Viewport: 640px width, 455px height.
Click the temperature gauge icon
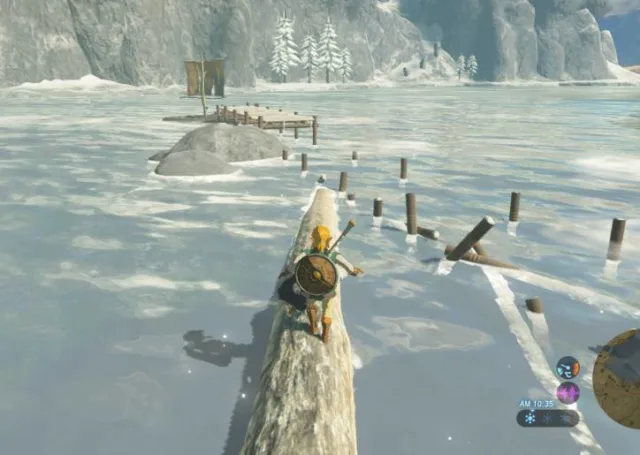tap(568, 367)
